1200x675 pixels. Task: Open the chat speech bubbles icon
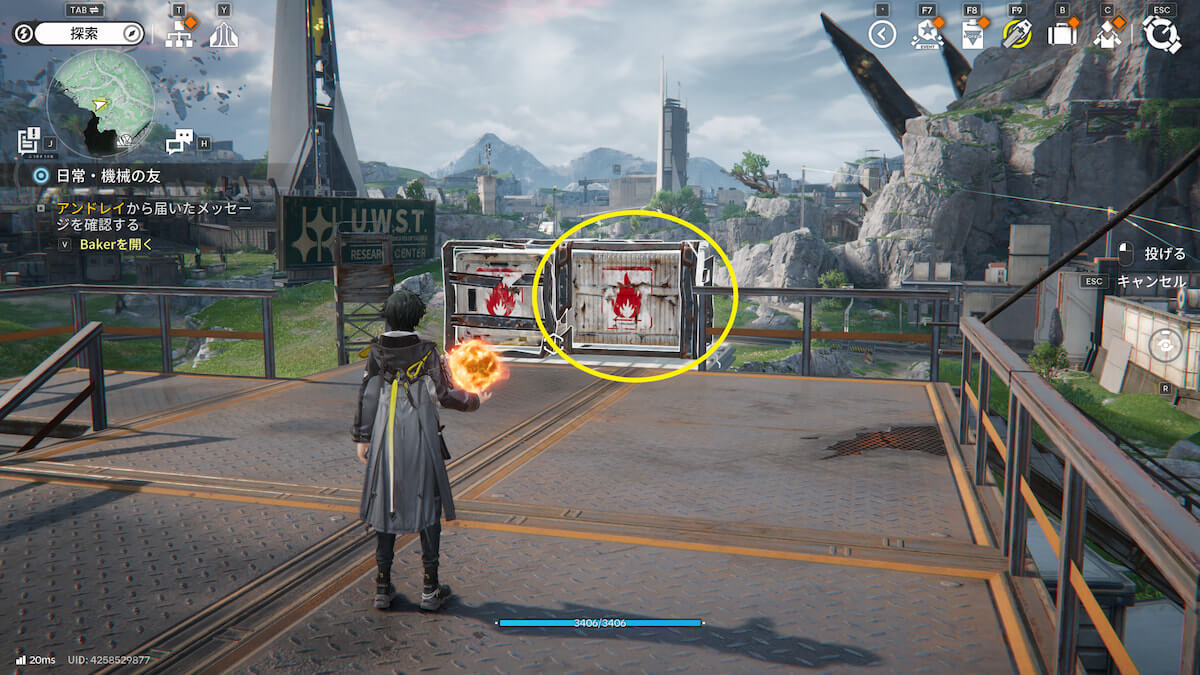(x=179, y=142)
